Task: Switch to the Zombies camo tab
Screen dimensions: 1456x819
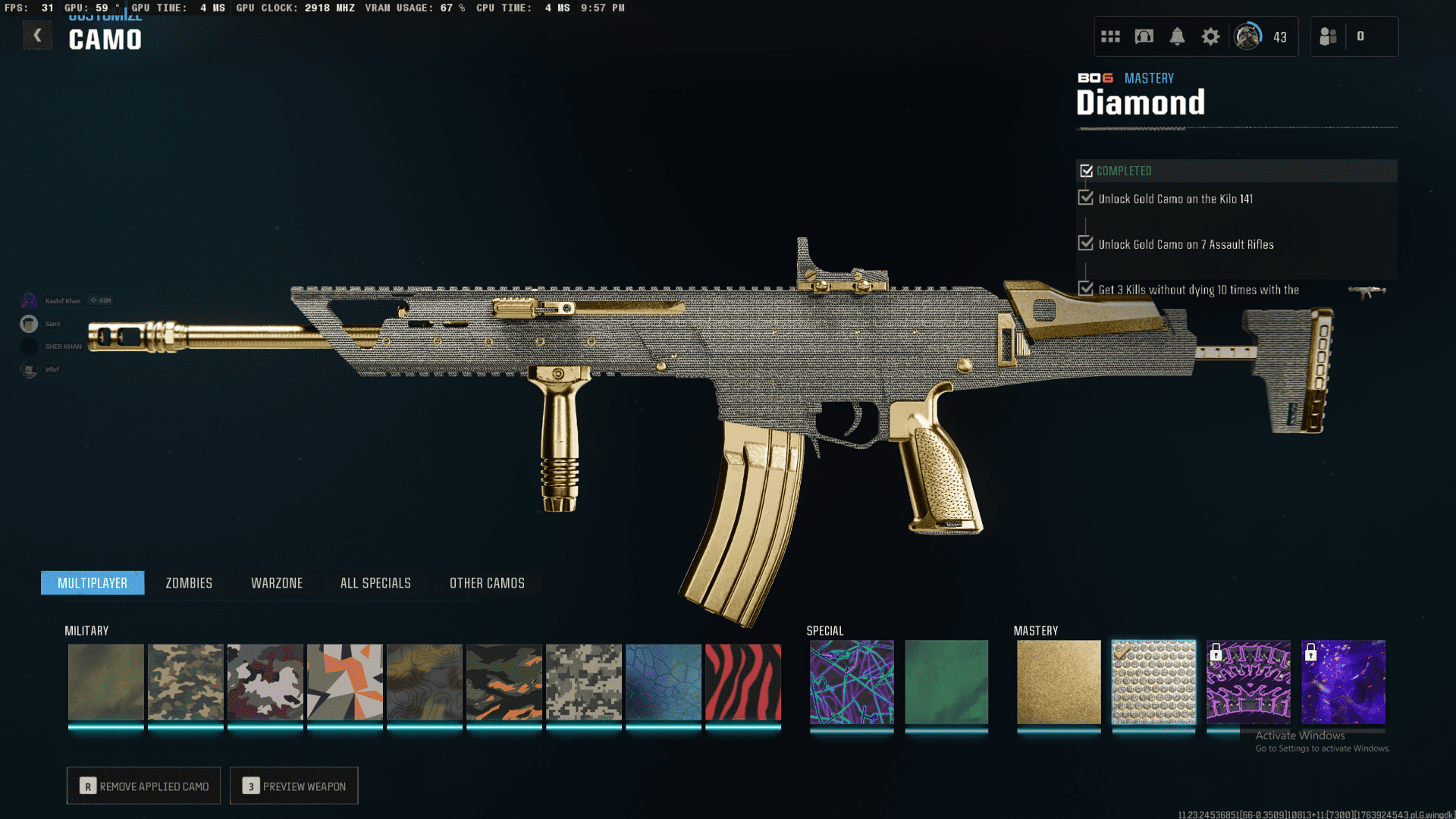Action: pos(189,583)
